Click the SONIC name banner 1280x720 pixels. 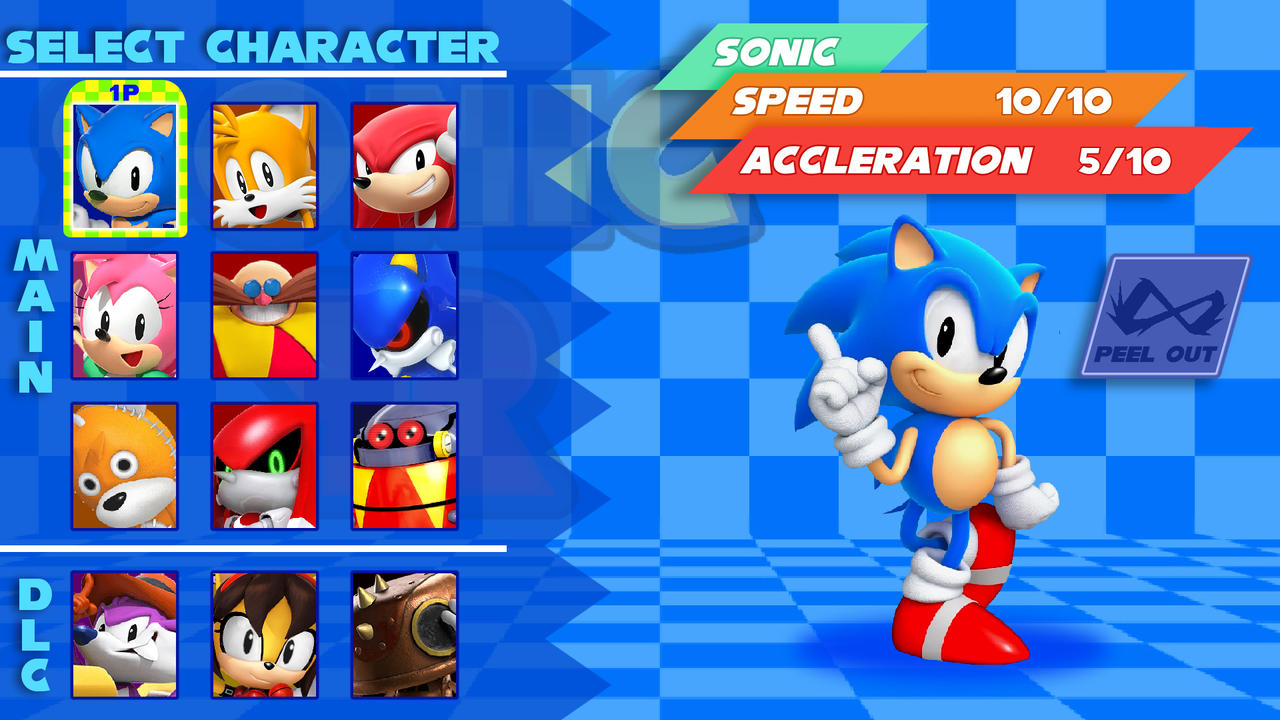coord(790,48)
